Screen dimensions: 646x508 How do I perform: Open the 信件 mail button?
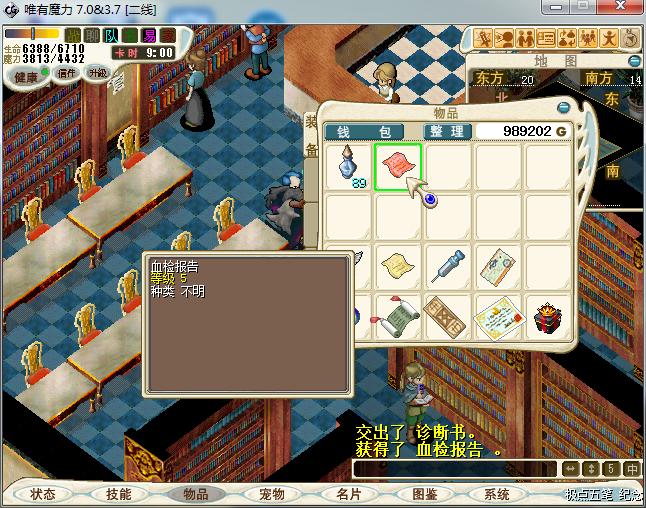(66, 73)
